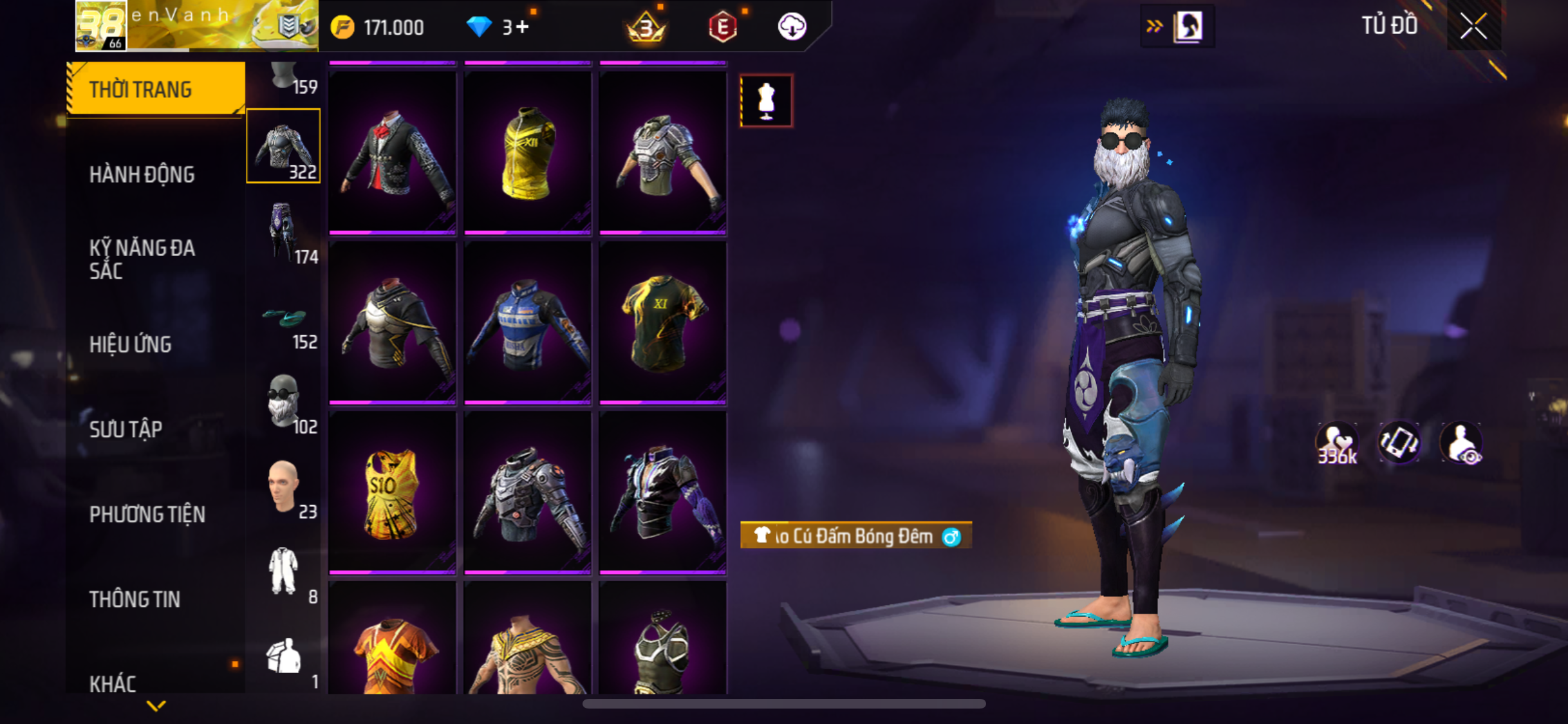
Task: Open the cloud download icon
Action: tap(792, 27)
